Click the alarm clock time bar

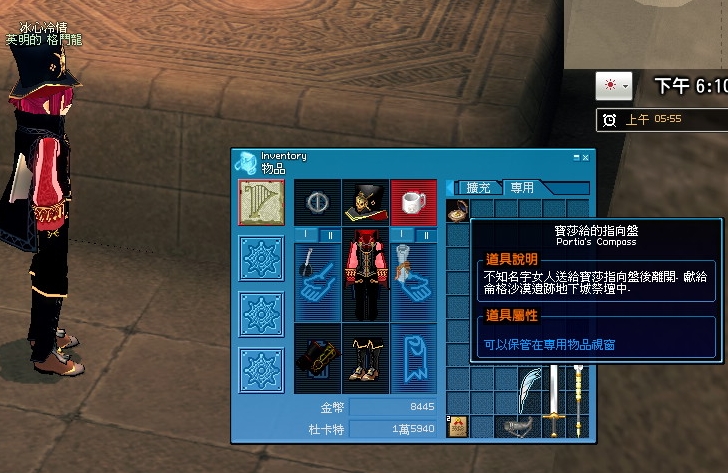(660, 119)
